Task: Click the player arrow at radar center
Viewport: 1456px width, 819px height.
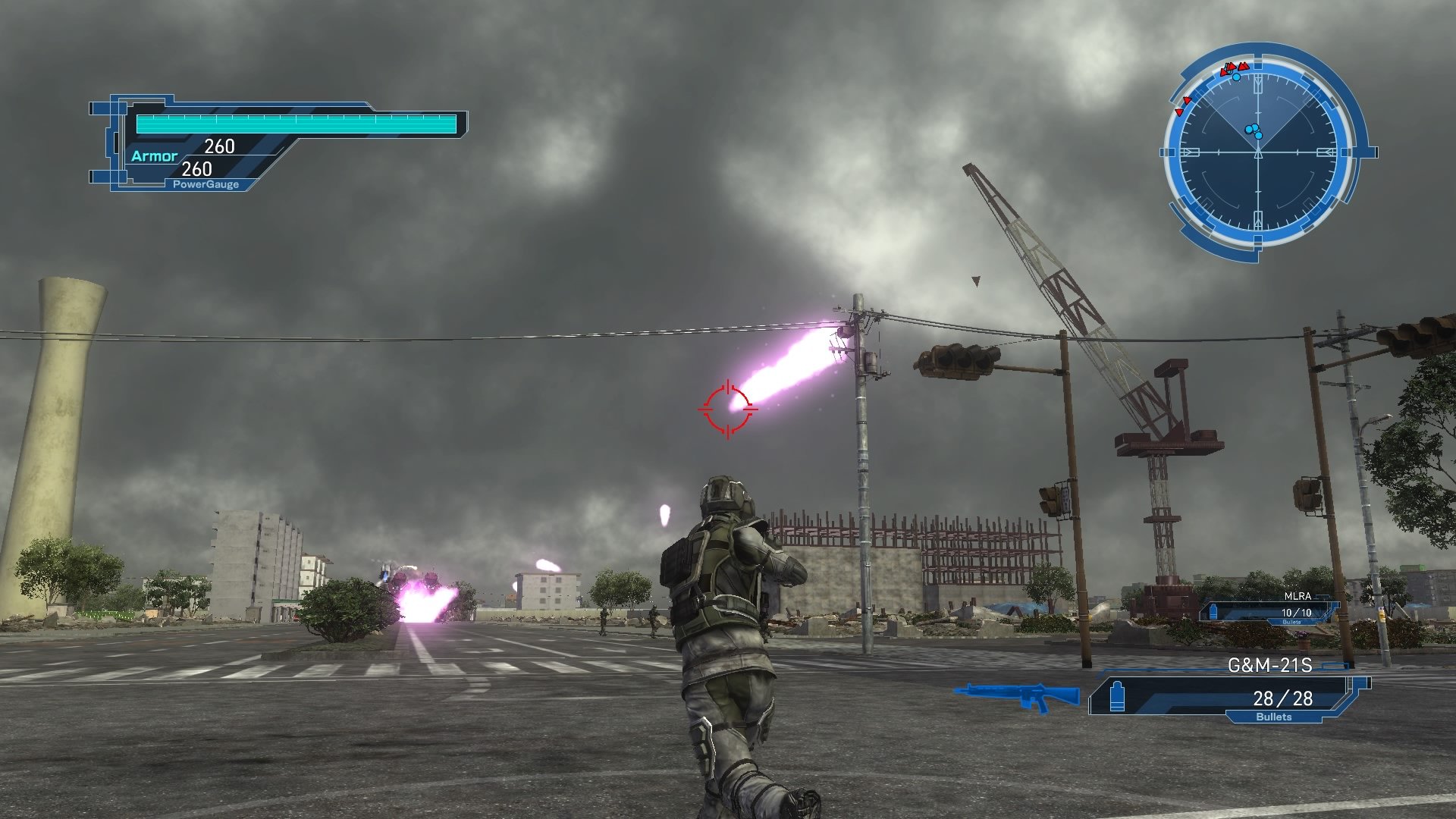Action: (1257, 152)
